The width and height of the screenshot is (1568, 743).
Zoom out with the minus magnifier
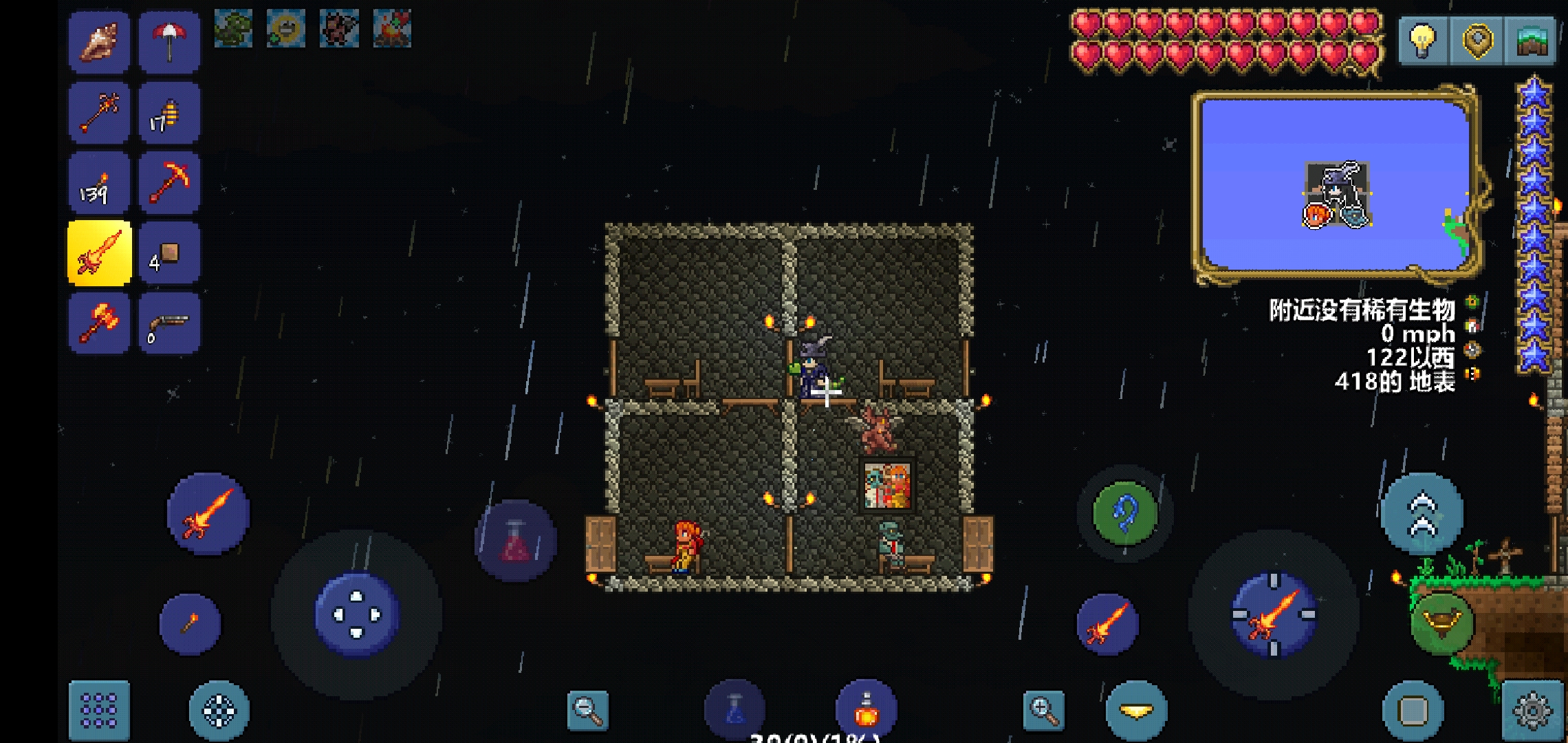[x=588, y=710]
